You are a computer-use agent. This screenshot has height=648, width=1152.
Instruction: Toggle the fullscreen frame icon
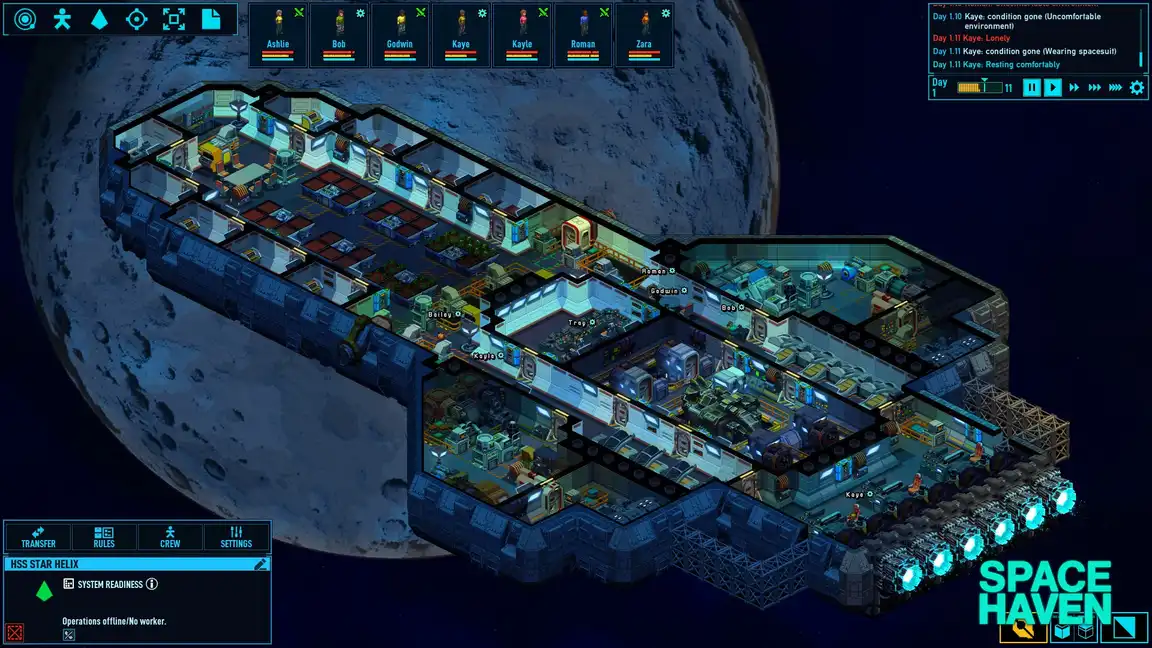174,19
